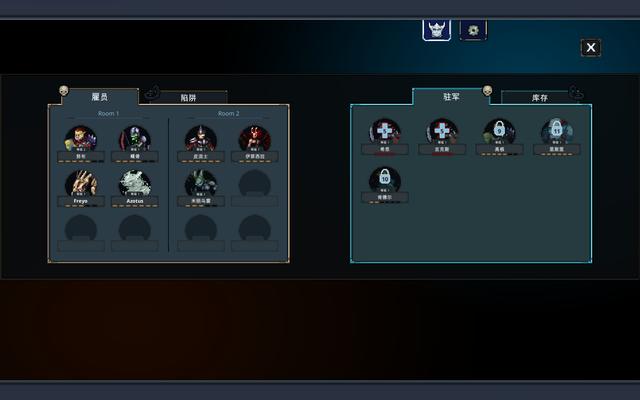Click the garrison unit locked at level 11
The width and height of the screenshot is (640, 400).
click(x=556, y=131)
